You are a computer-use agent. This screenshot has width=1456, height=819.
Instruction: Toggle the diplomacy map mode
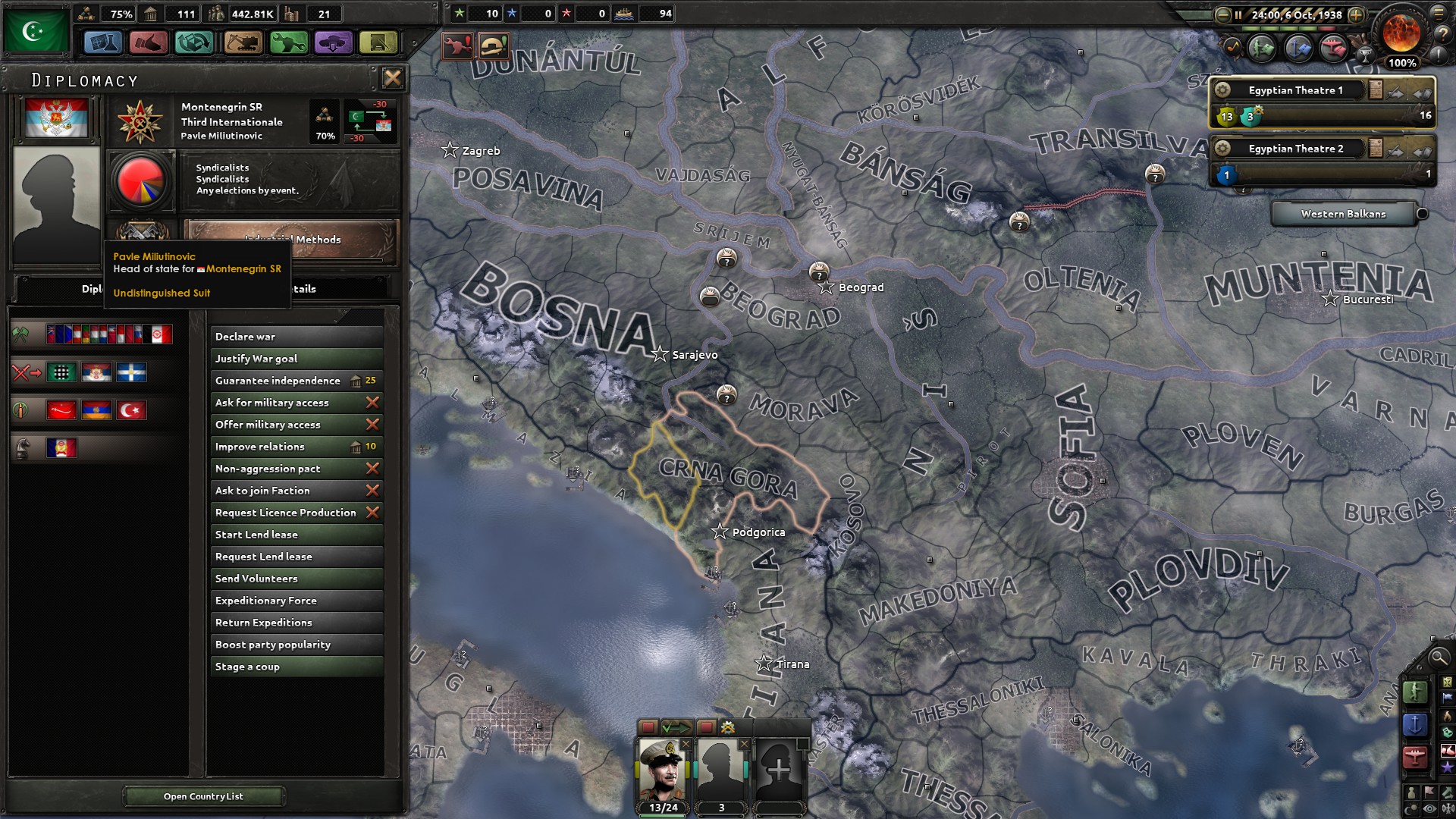click(1448, 751)
